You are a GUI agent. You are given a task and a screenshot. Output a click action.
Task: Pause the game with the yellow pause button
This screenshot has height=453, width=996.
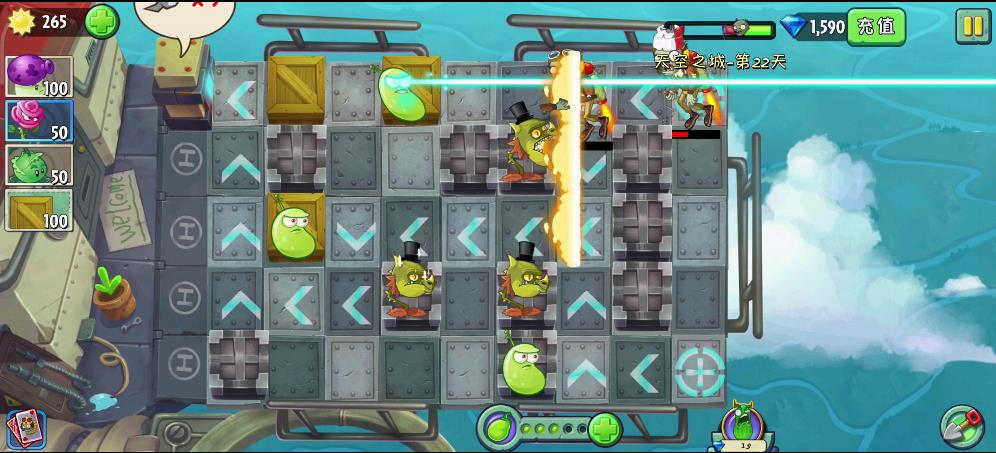point(971,26)
